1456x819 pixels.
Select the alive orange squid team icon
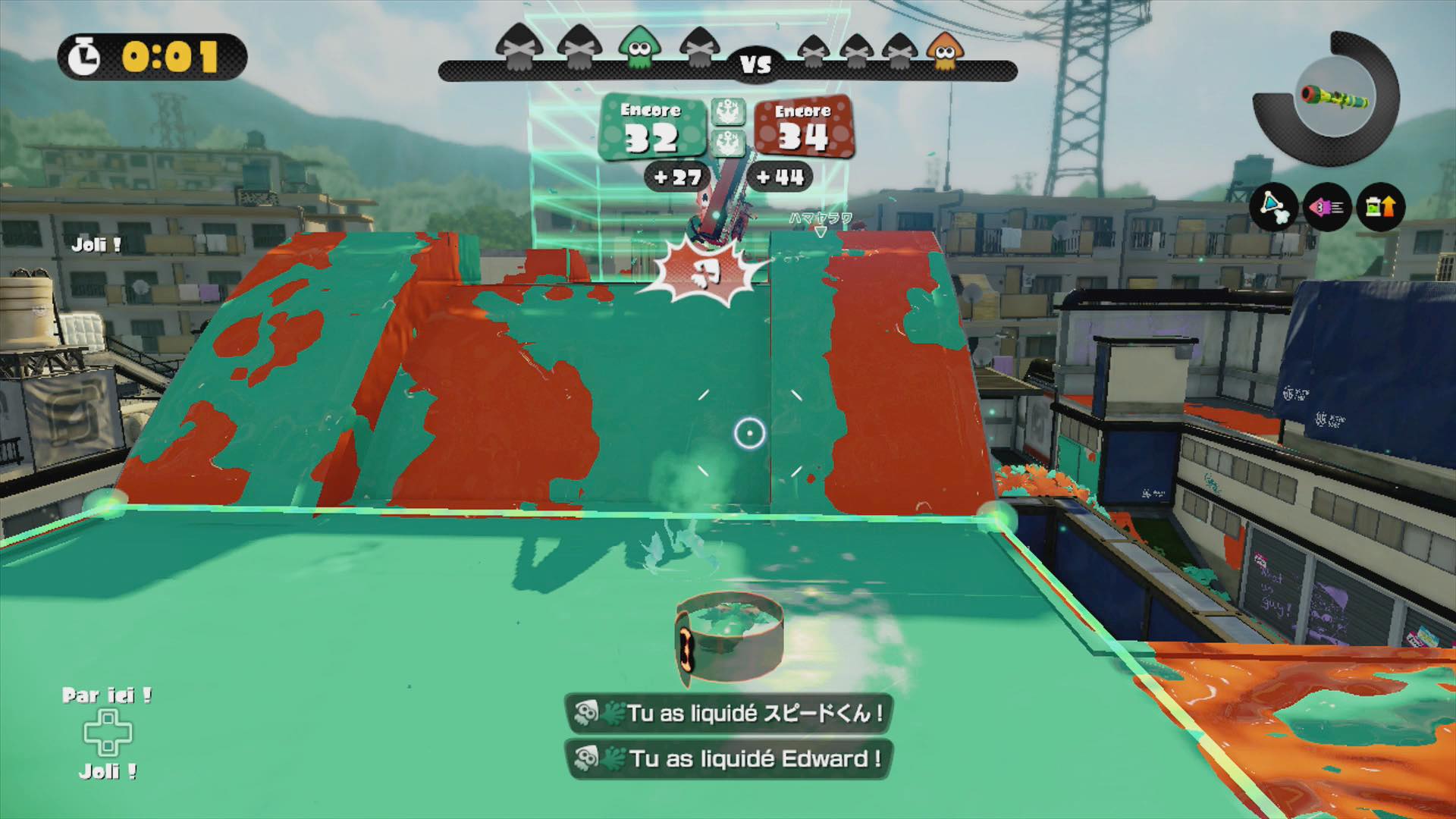[945, 52]
